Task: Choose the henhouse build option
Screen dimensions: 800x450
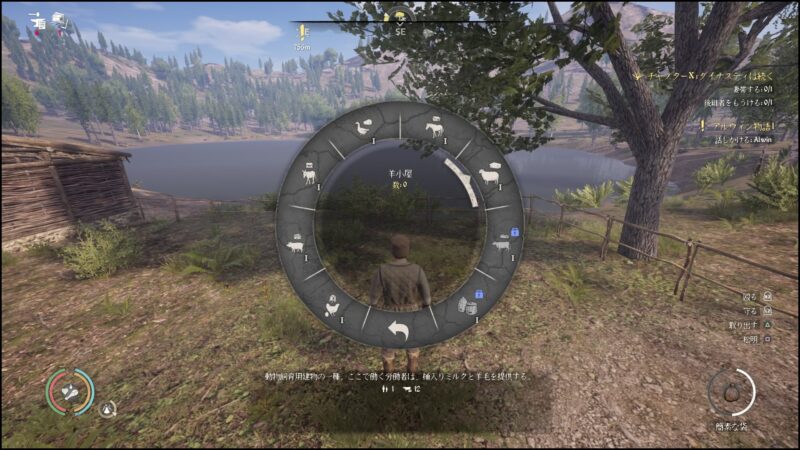Action: (x=332, y=307)
